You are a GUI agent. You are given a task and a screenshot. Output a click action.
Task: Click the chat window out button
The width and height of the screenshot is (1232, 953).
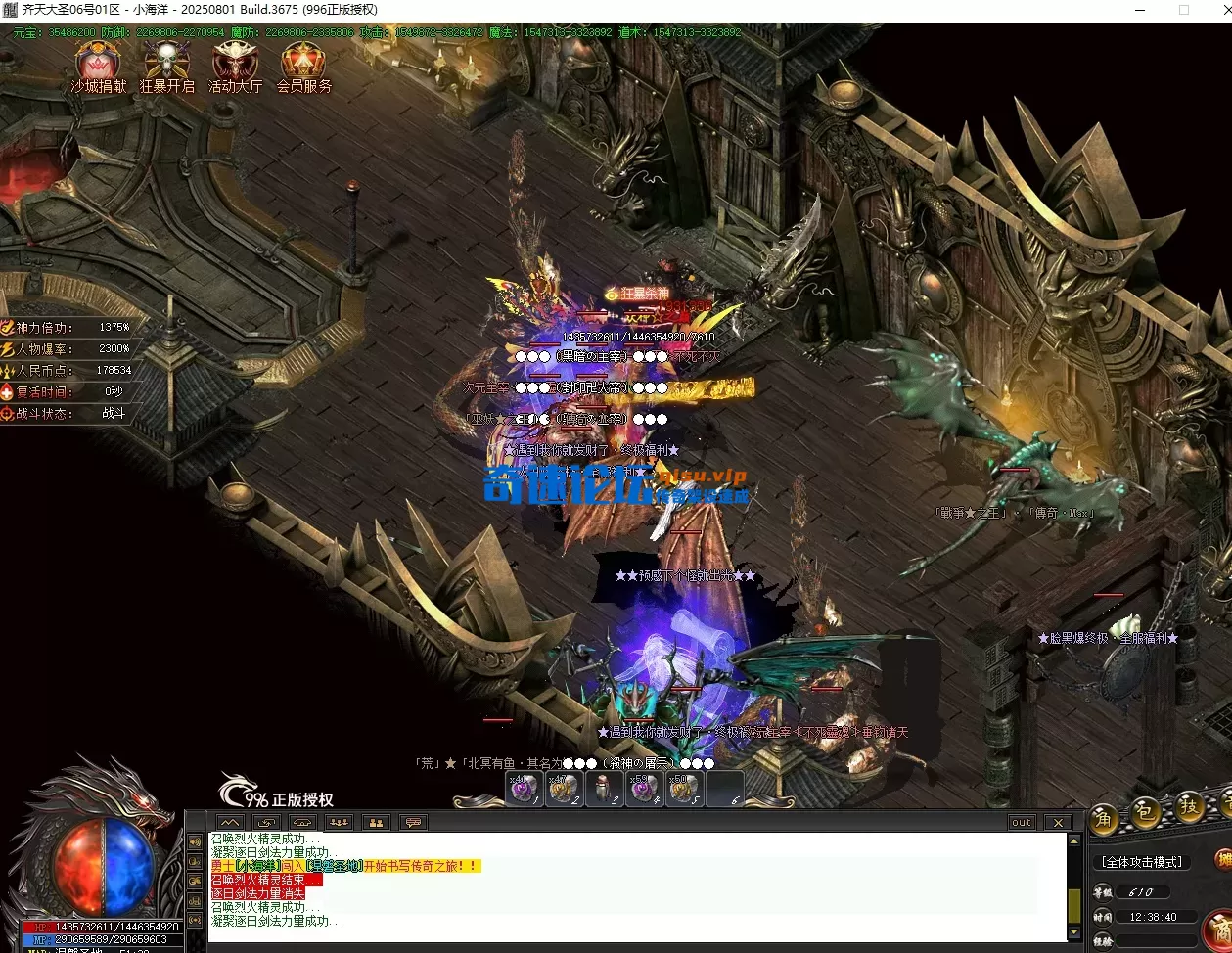[1022, 823]
